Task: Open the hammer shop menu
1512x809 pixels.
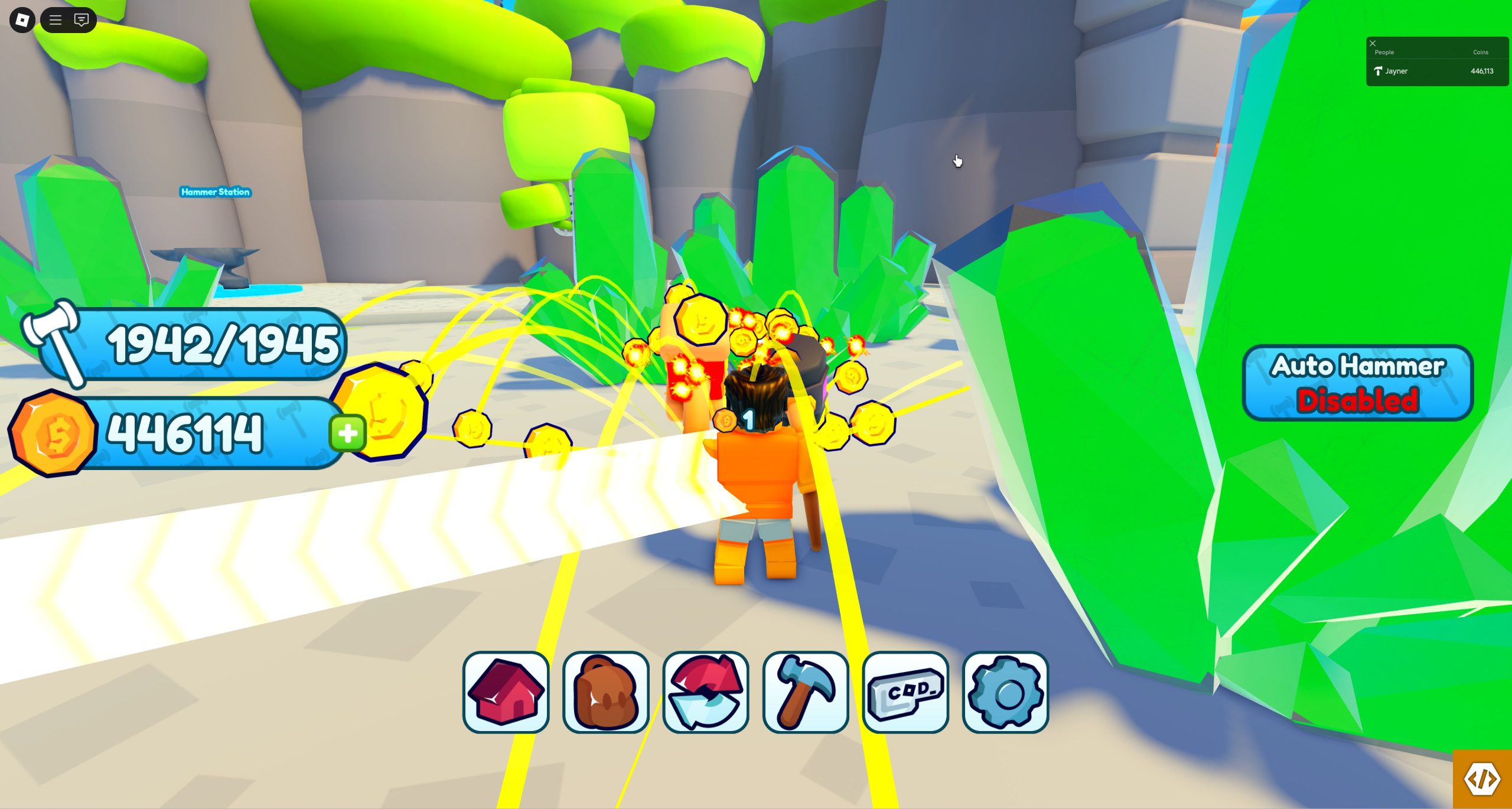Action: tap(806, 692)
